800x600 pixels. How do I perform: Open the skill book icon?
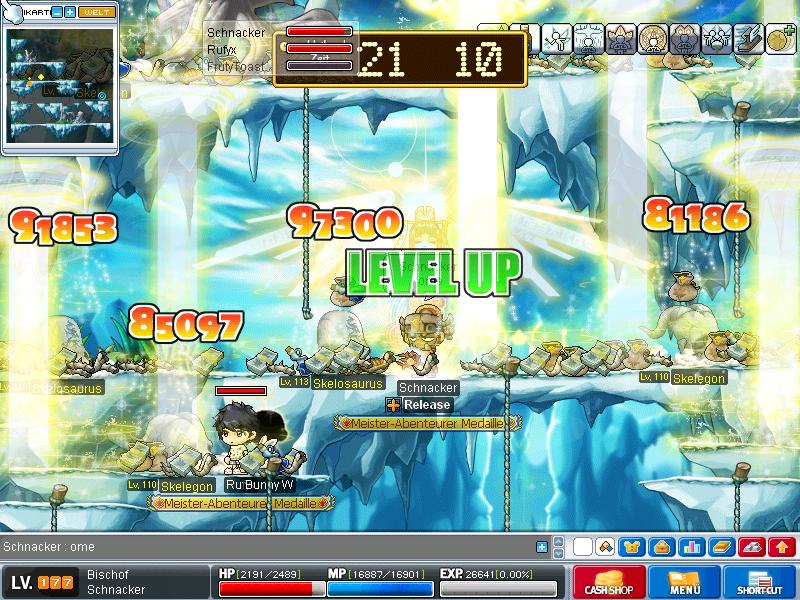(x=721, y=547)
